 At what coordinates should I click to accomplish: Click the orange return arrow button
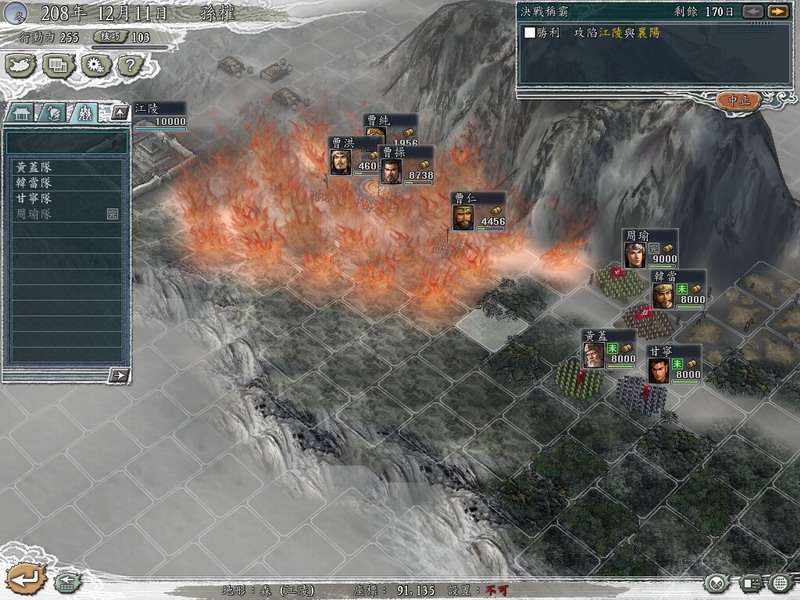point(24,578)
